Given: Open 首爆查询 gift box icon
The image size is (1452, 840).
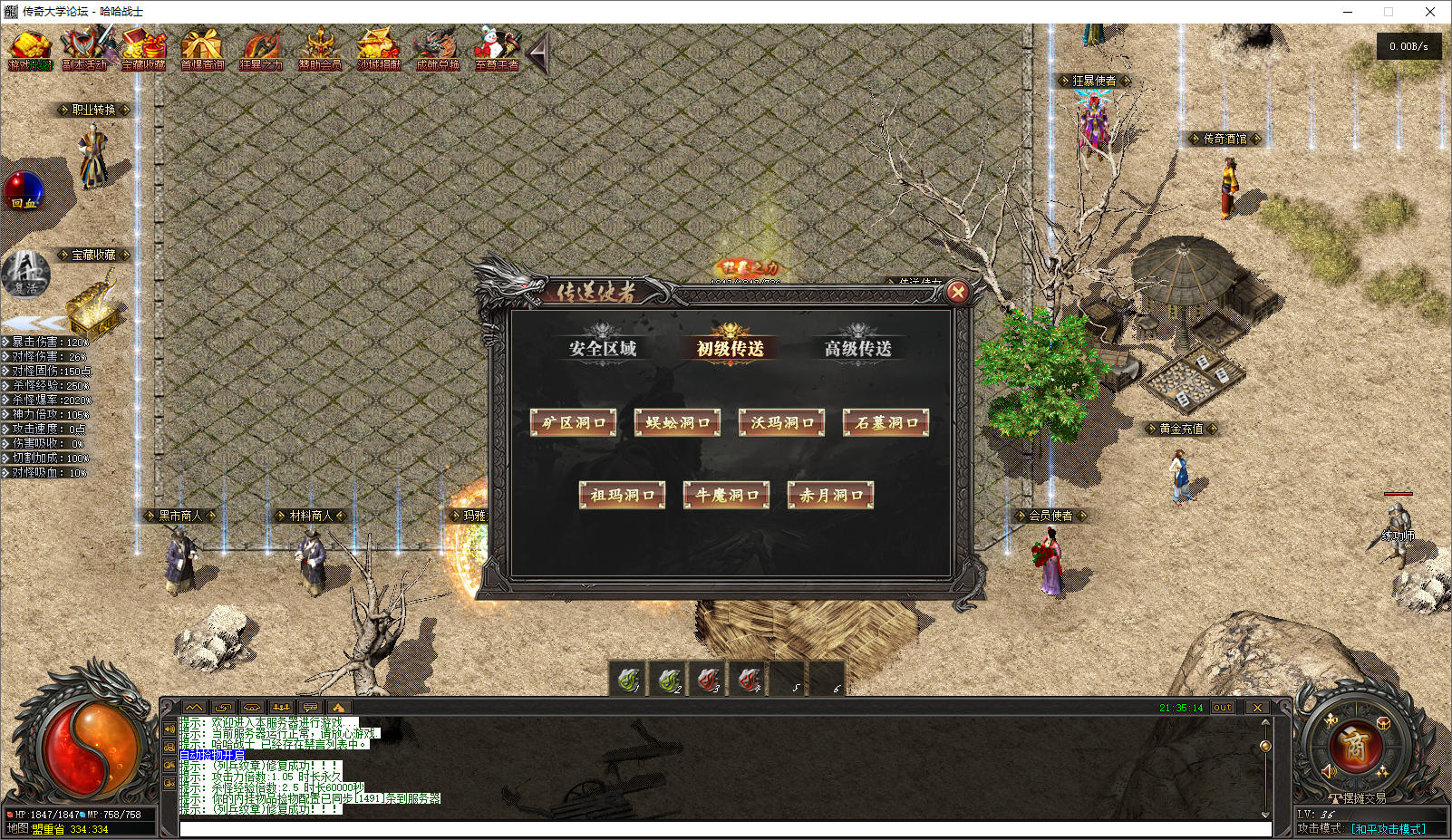Looking at the screenshot, I should 201,49.
